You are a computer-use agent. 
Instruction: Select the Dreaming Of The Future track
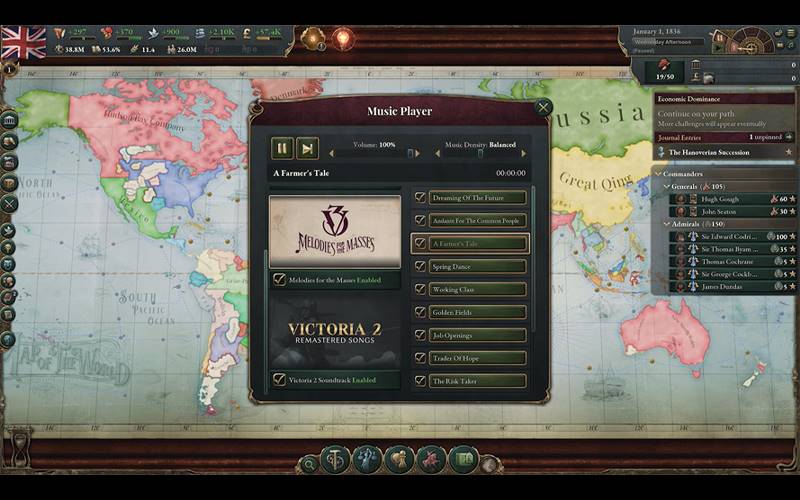[x=478, y=198]
